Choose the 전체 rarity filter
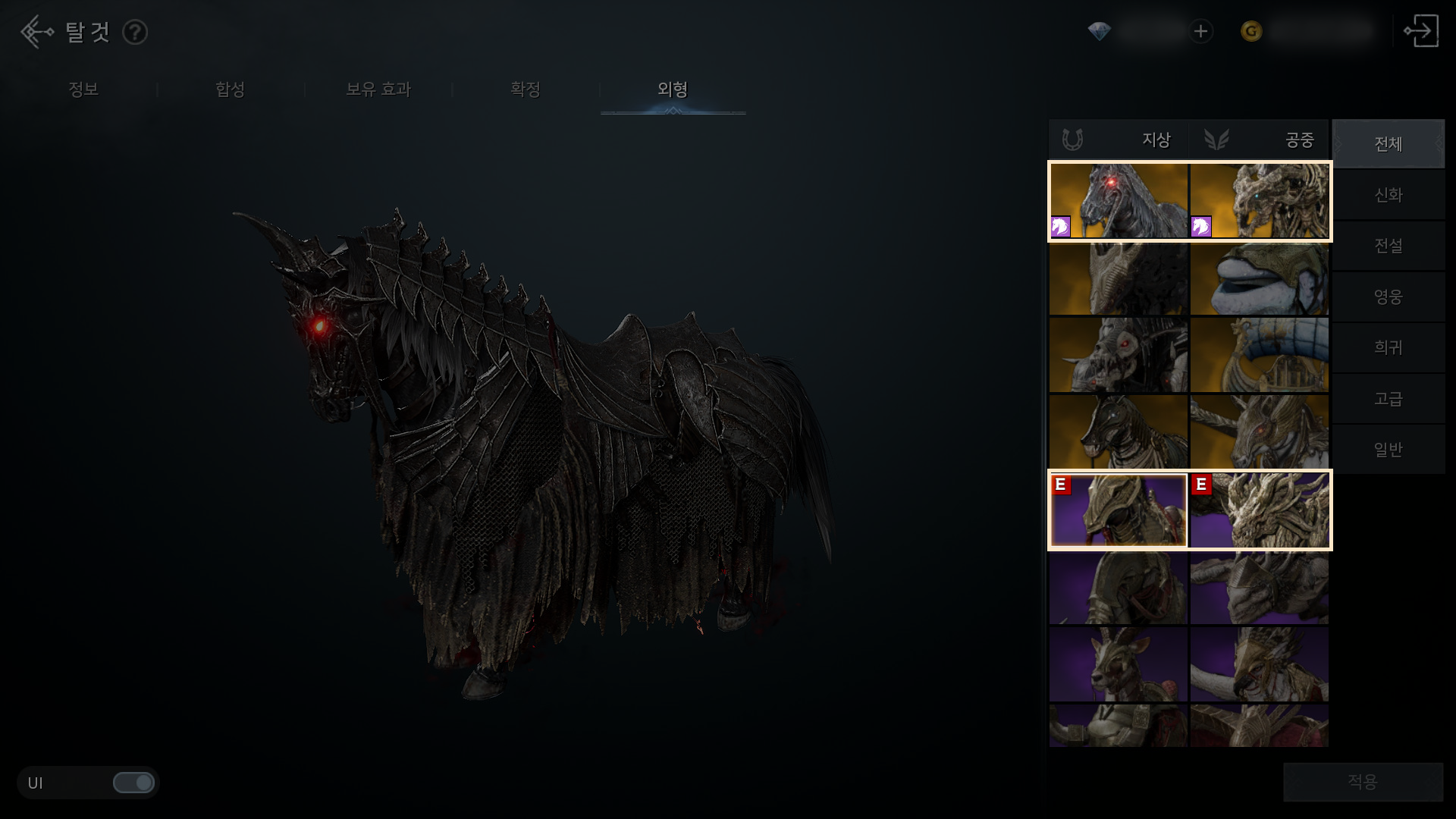Image resolution: width=1456 pixels, height=819 pixels. [1388, 144]
